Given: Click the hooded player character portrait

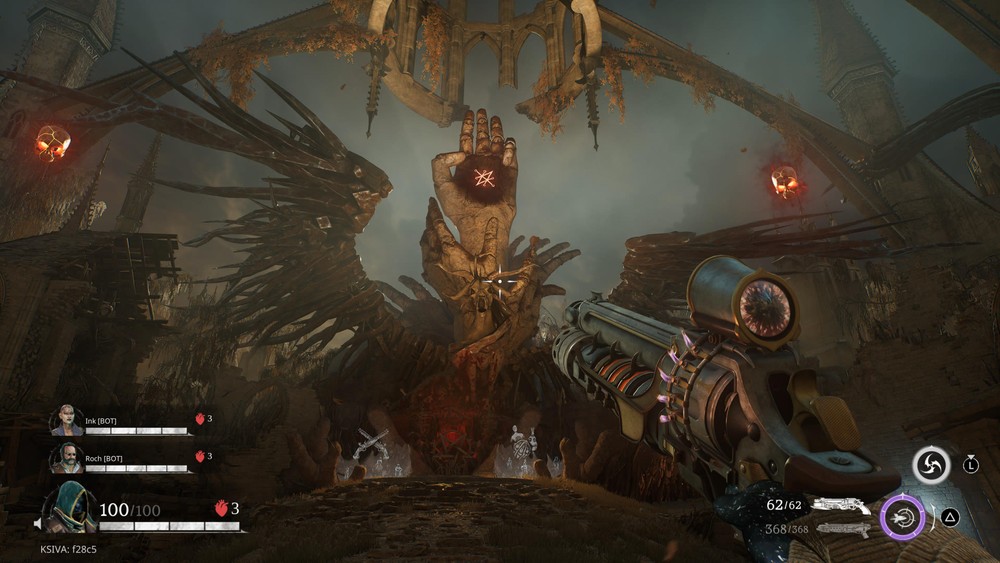Looking at the screenshot, I should 70,507.
